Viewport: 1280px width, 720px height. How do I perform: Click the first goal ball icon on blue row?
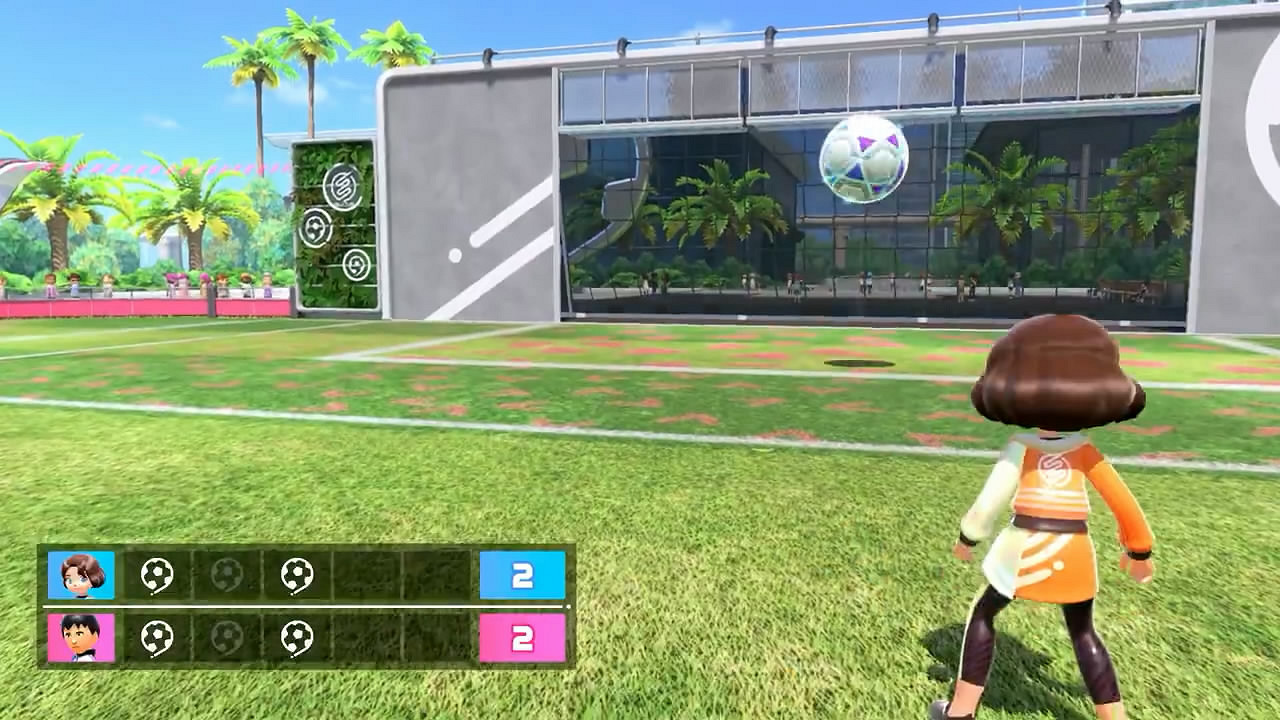(x=157, y=573)
